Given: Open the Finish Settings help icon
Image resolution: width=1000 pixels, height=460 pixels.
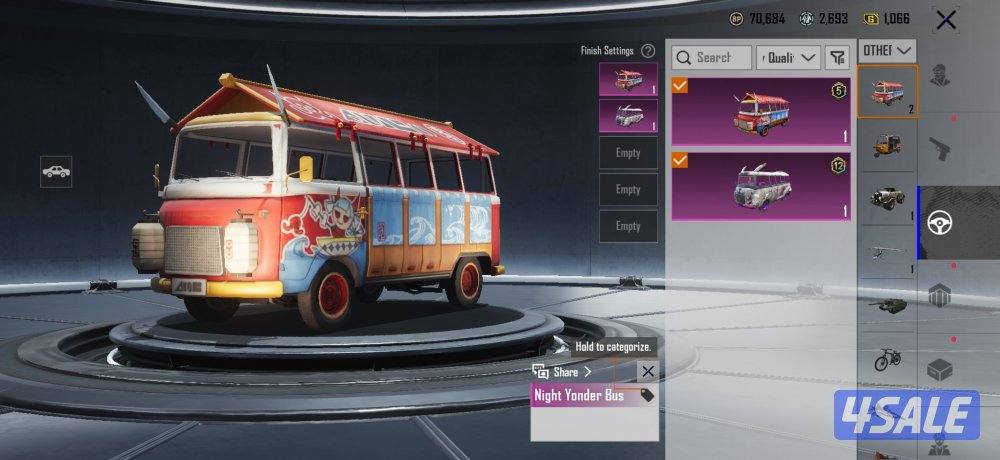Looking at the screenshot, I should [x=648, y=51].
